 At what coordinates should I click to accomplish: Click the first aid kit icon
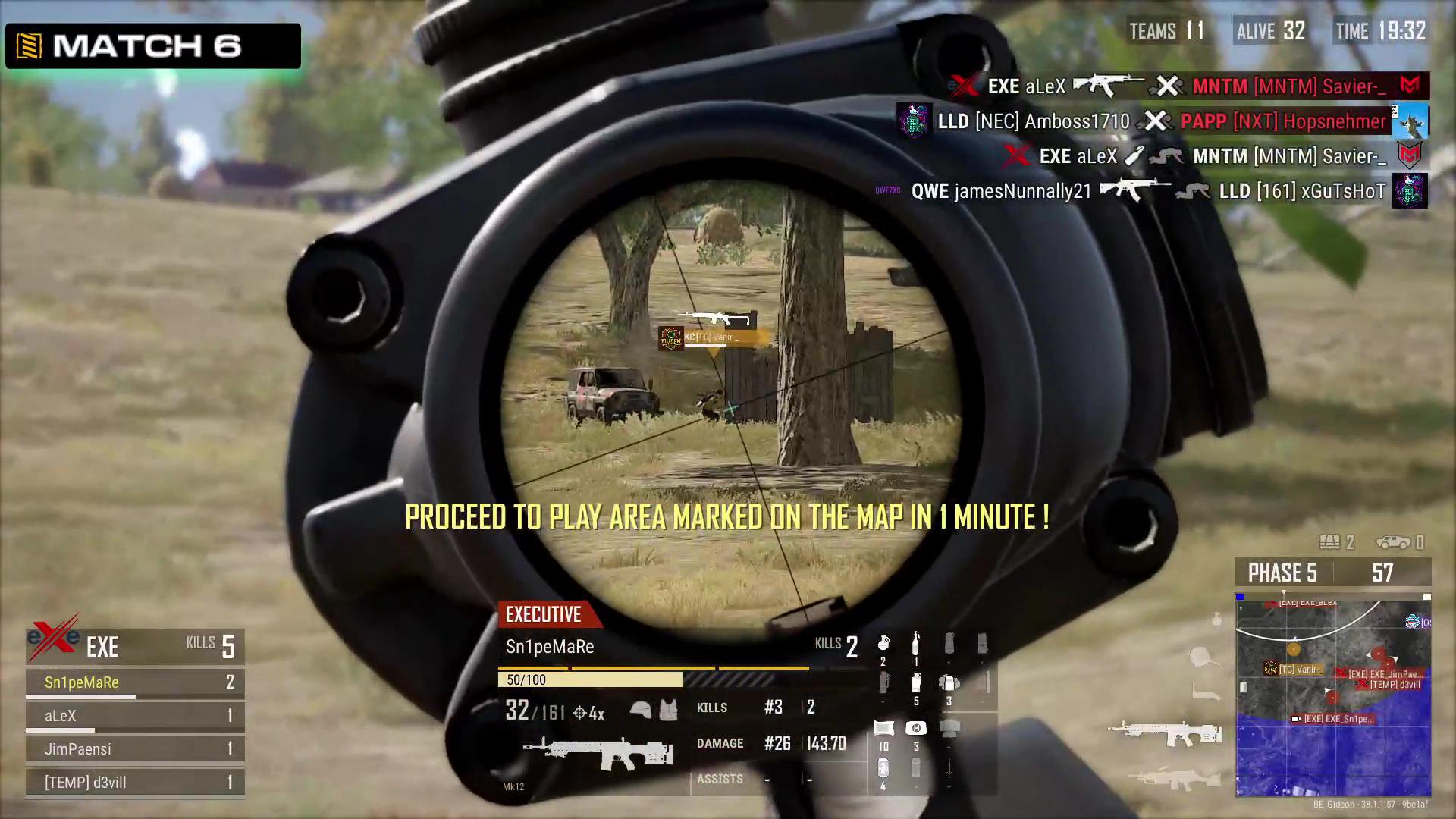tap(916, 729)
